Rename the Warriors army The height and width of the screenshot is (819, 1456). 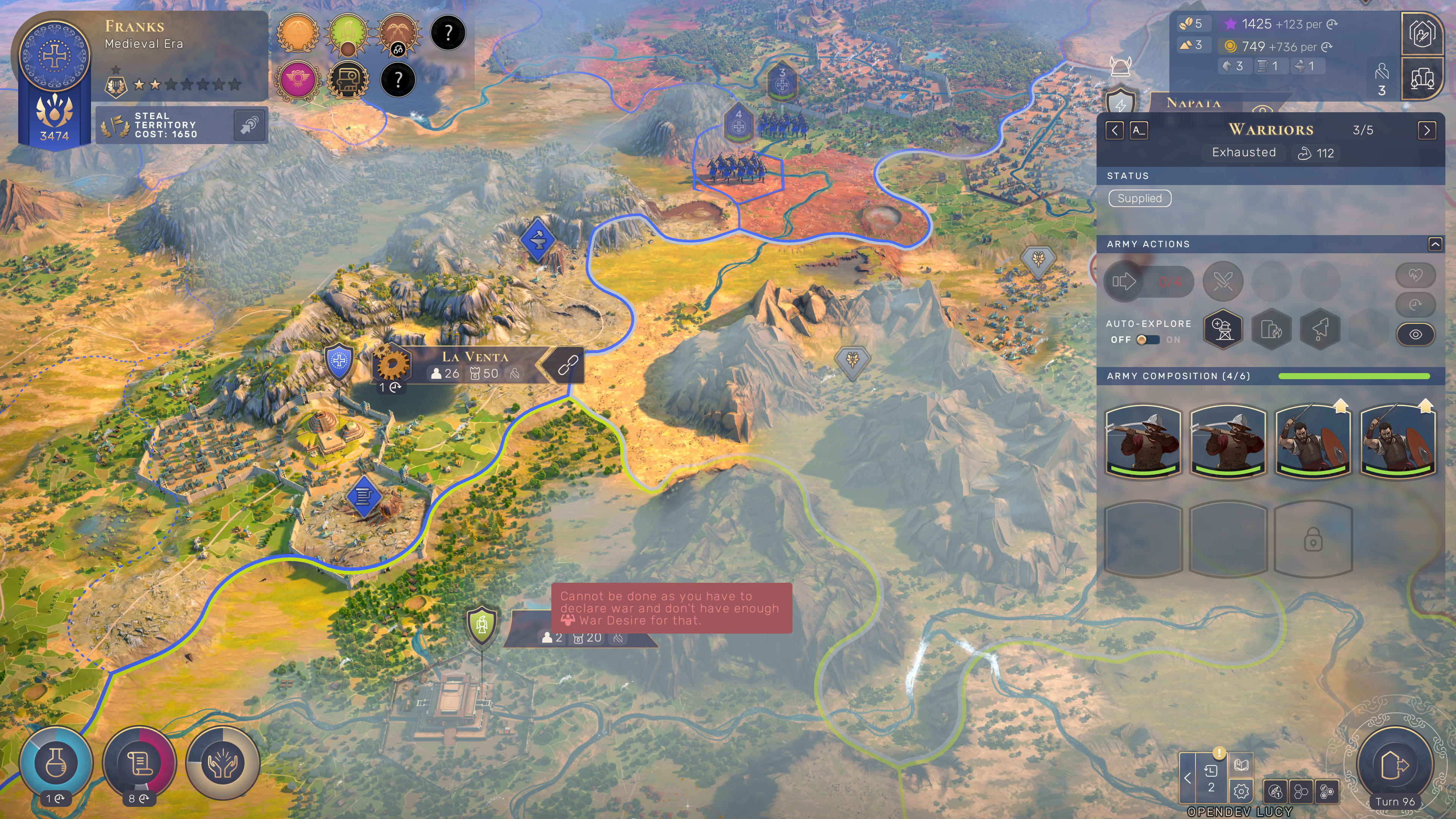click(1138, 130)
